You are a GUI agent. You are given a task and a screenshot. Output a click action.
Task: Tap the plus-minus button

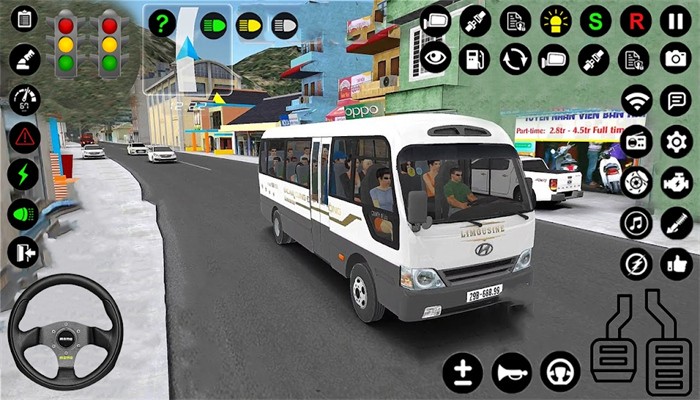click(x=463, y=372)
